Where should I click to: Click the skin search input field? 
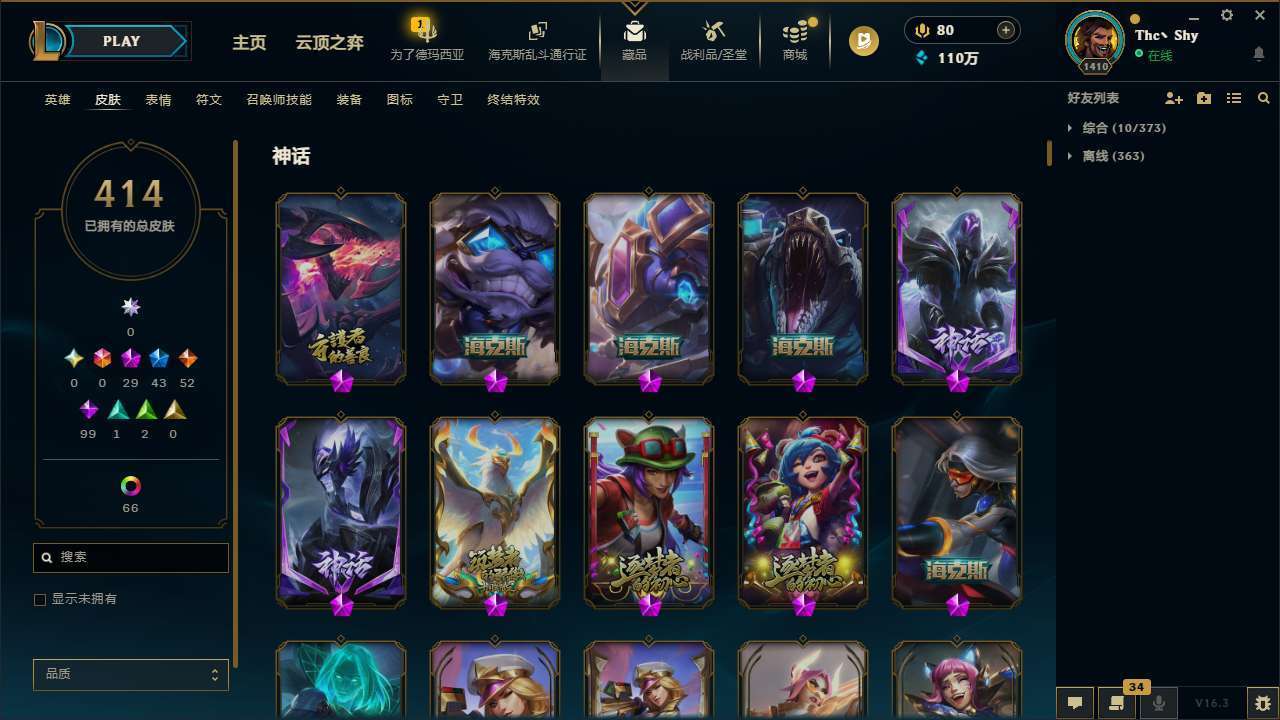click(130, 557)
